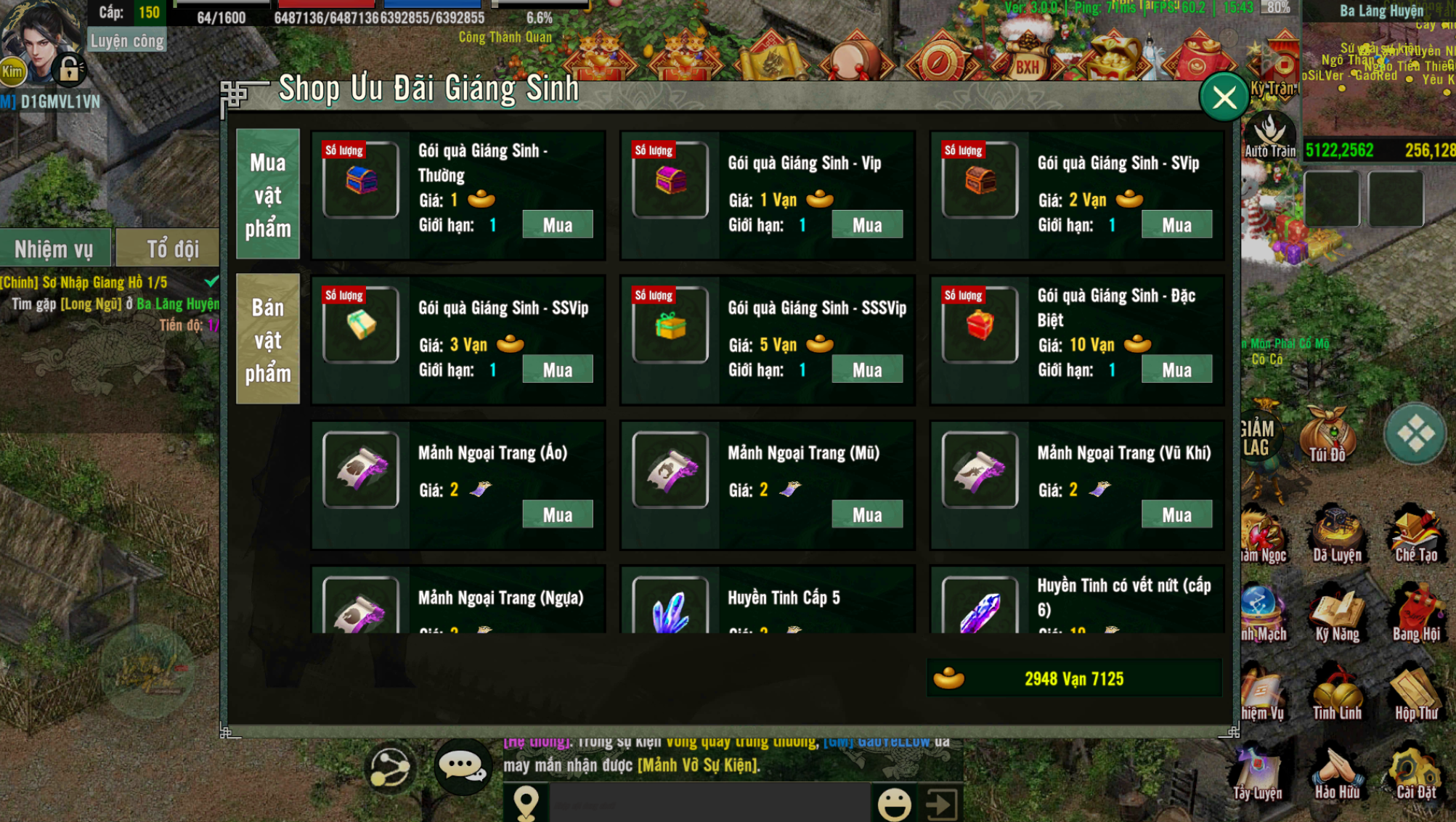Buy Gói quà Giáng Sinh - Vip
This screenshot has width=1456, height=822.
(866, 225)
